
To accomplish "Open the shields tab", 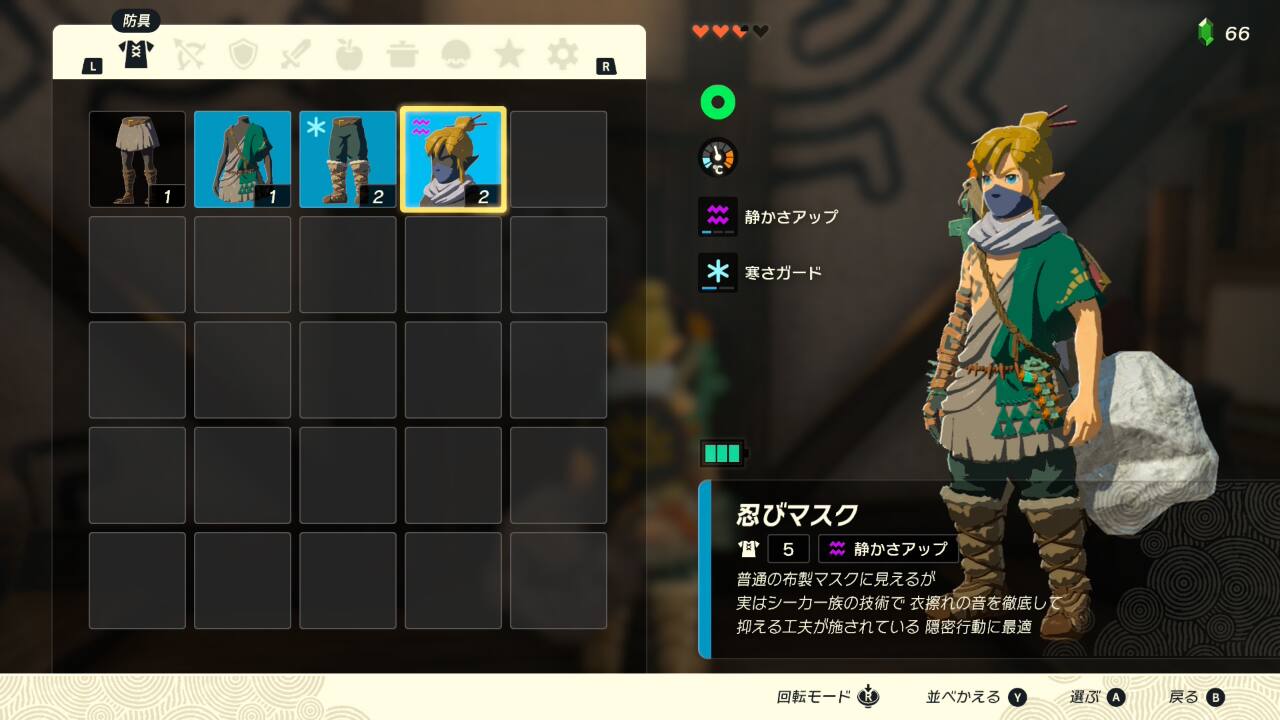I will [243, 54].
